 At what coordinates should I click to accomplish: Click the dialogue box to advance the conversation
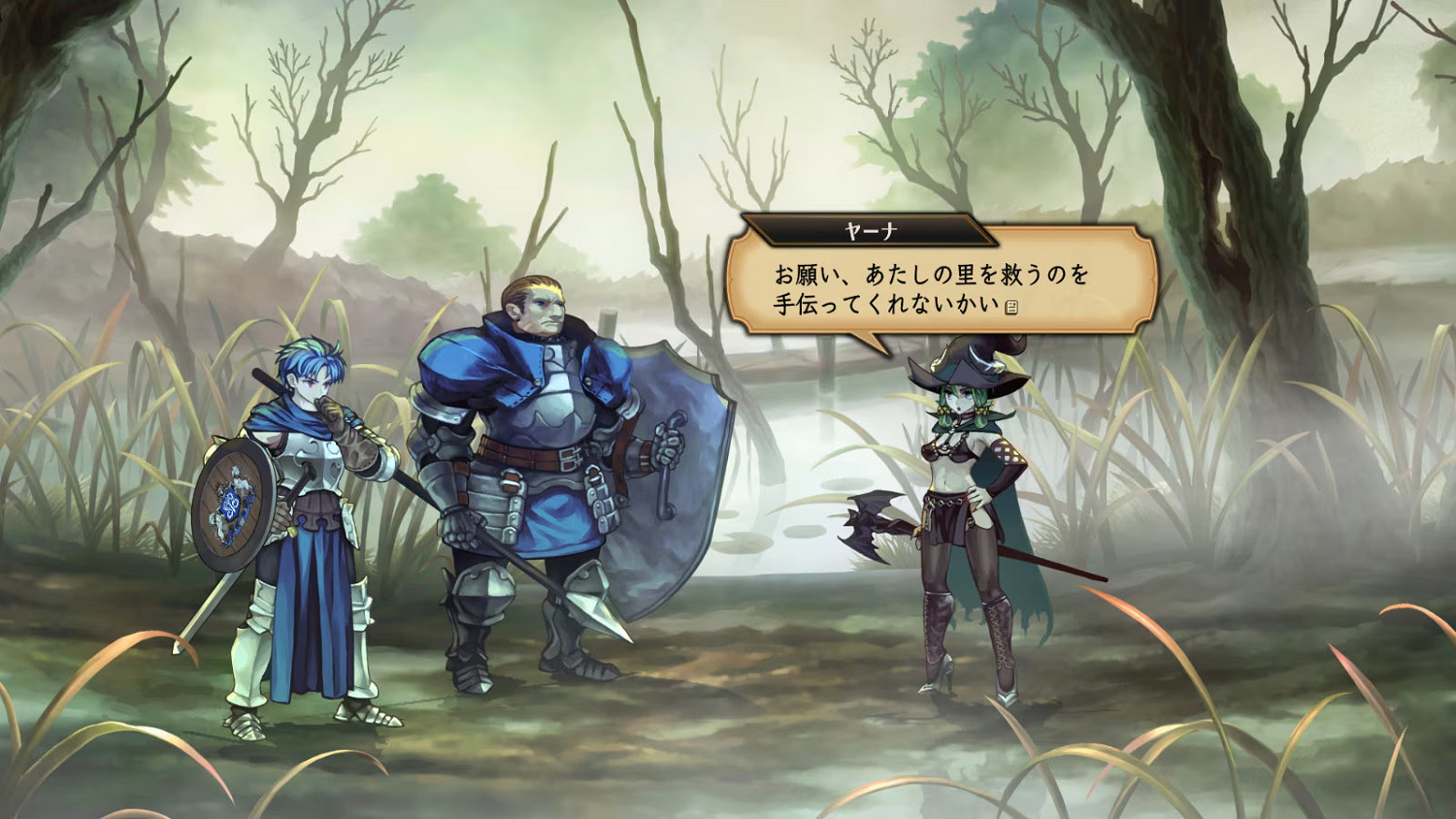tap(932, 291)
